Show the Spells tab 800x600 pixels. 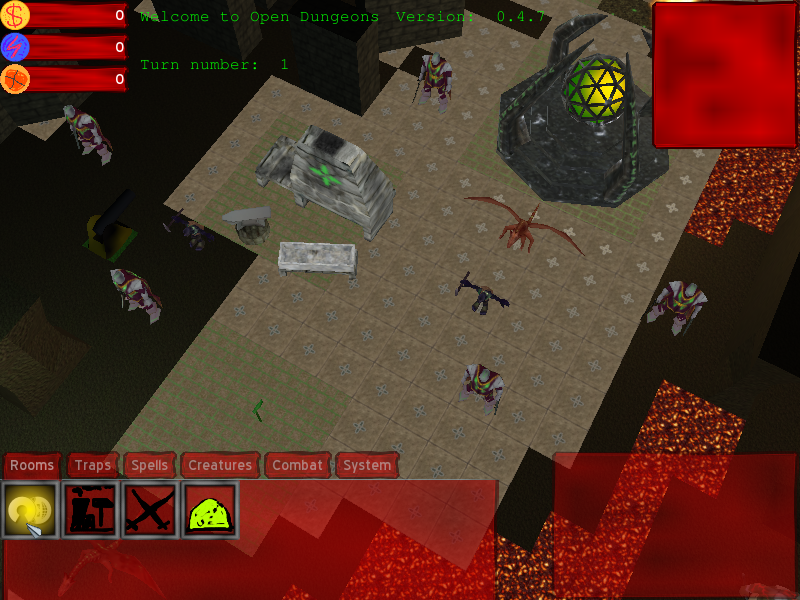[x=150, y=465]
